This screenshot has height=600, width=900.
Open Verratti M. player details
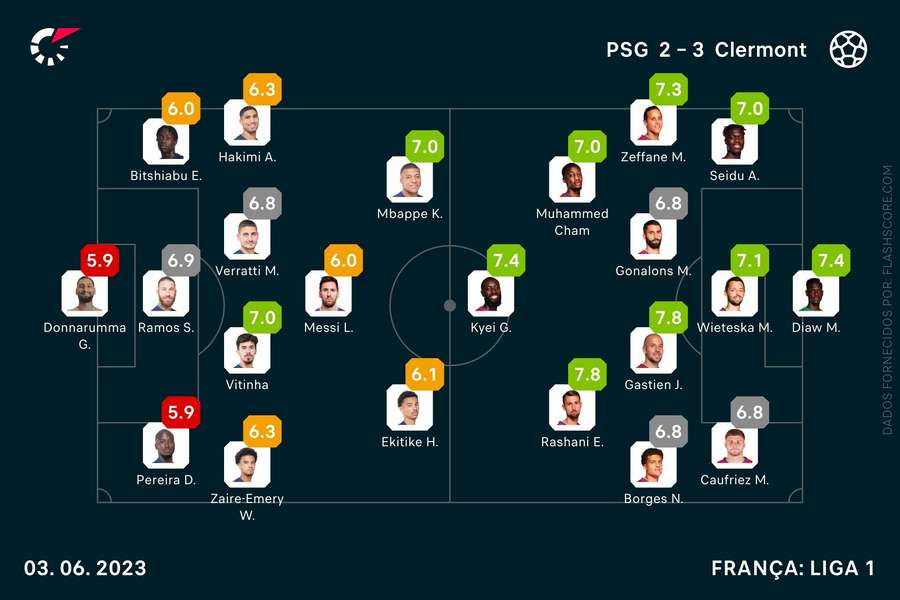(247, 237)
